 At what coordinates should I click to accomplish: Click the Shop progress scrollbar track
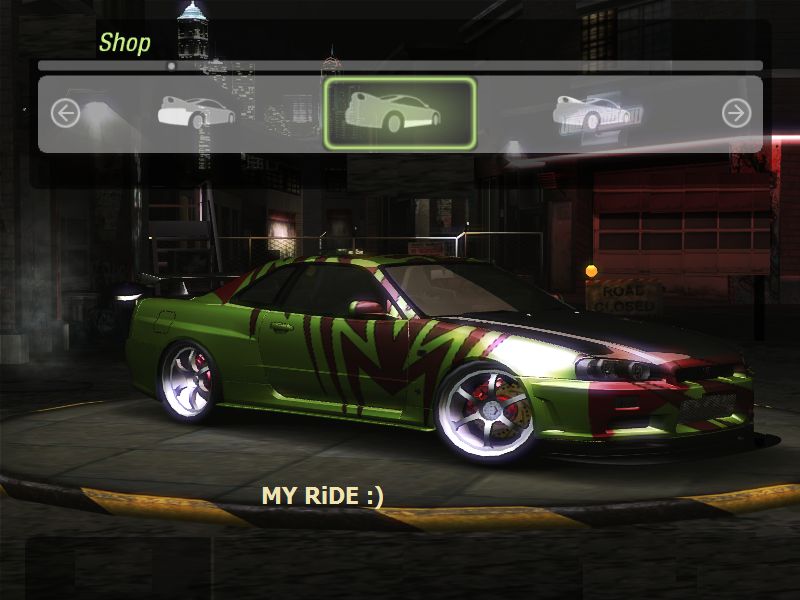pos(400,66)
